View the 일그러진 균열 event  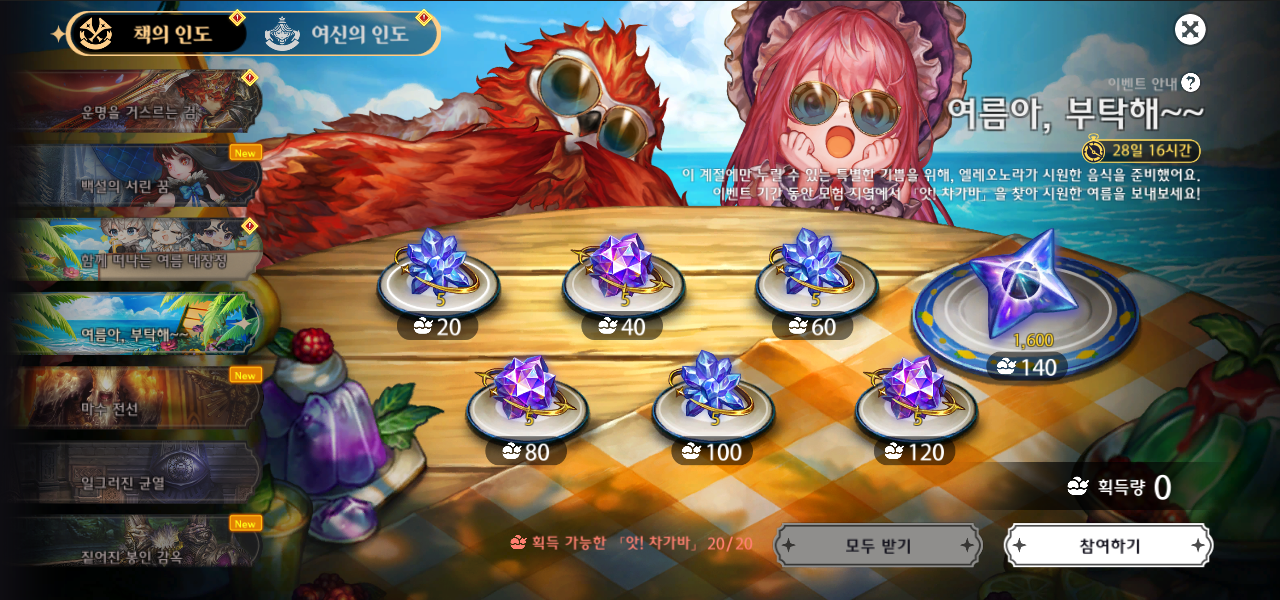point(138,473)
